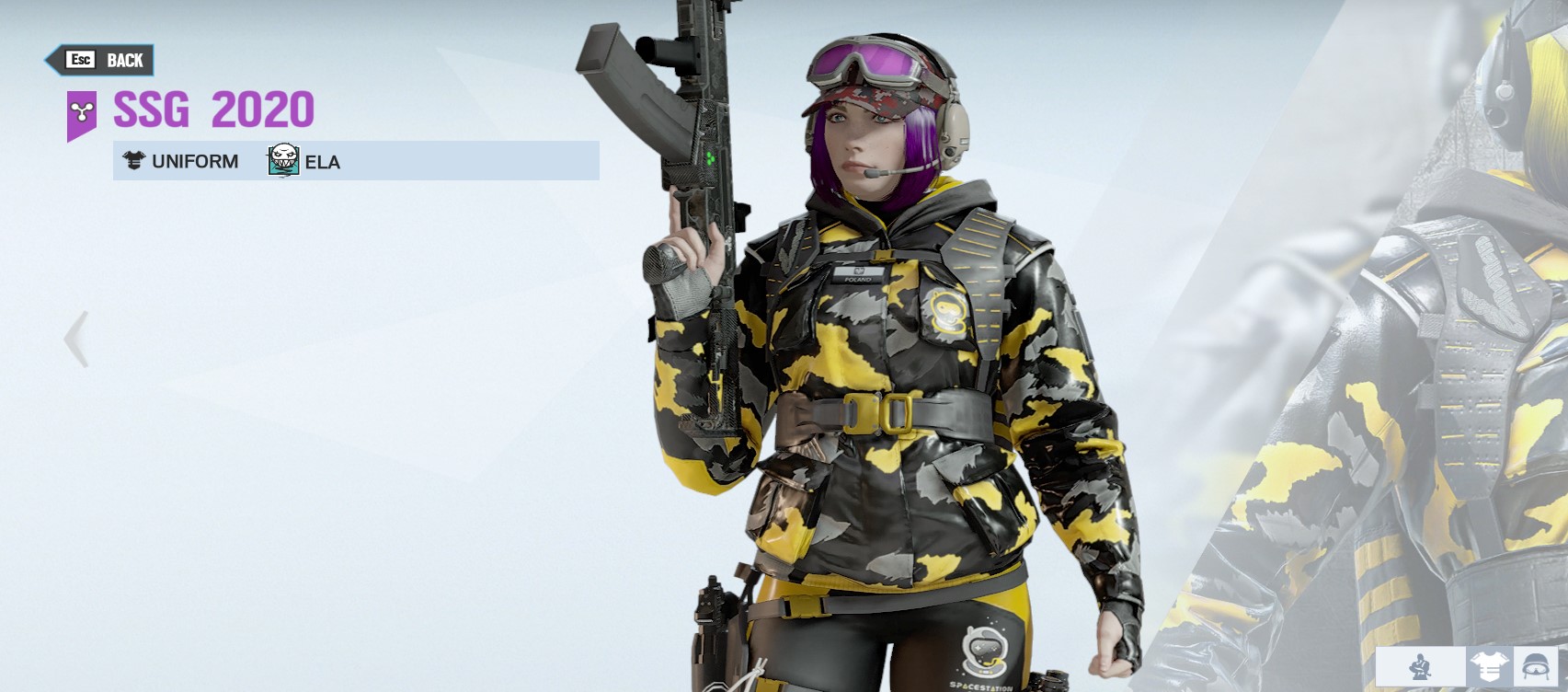This screenshot has height=692, width=1568.
Task: Select the SSG 2020 title text
Action: click(x=212, y=109)
